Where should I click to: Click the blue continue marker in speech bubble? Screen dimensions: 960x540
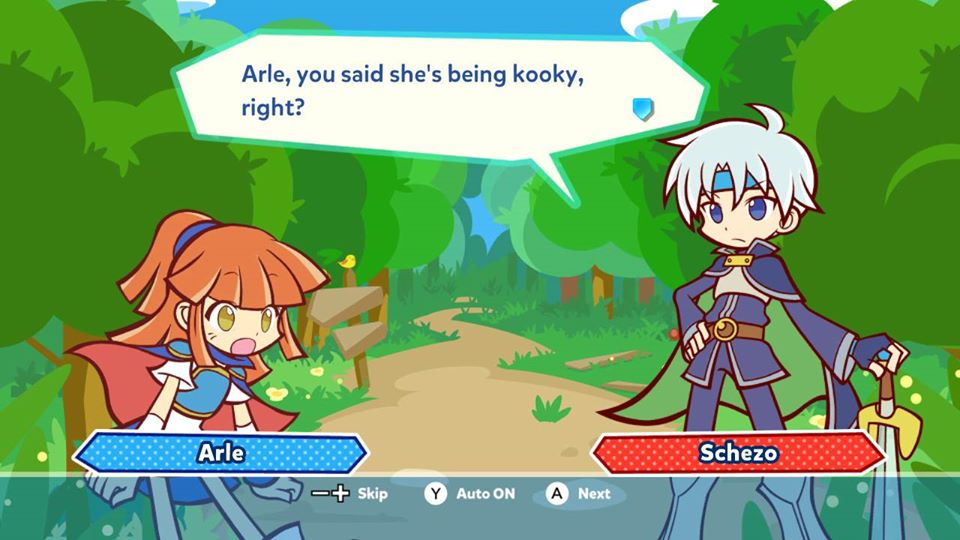643,108
